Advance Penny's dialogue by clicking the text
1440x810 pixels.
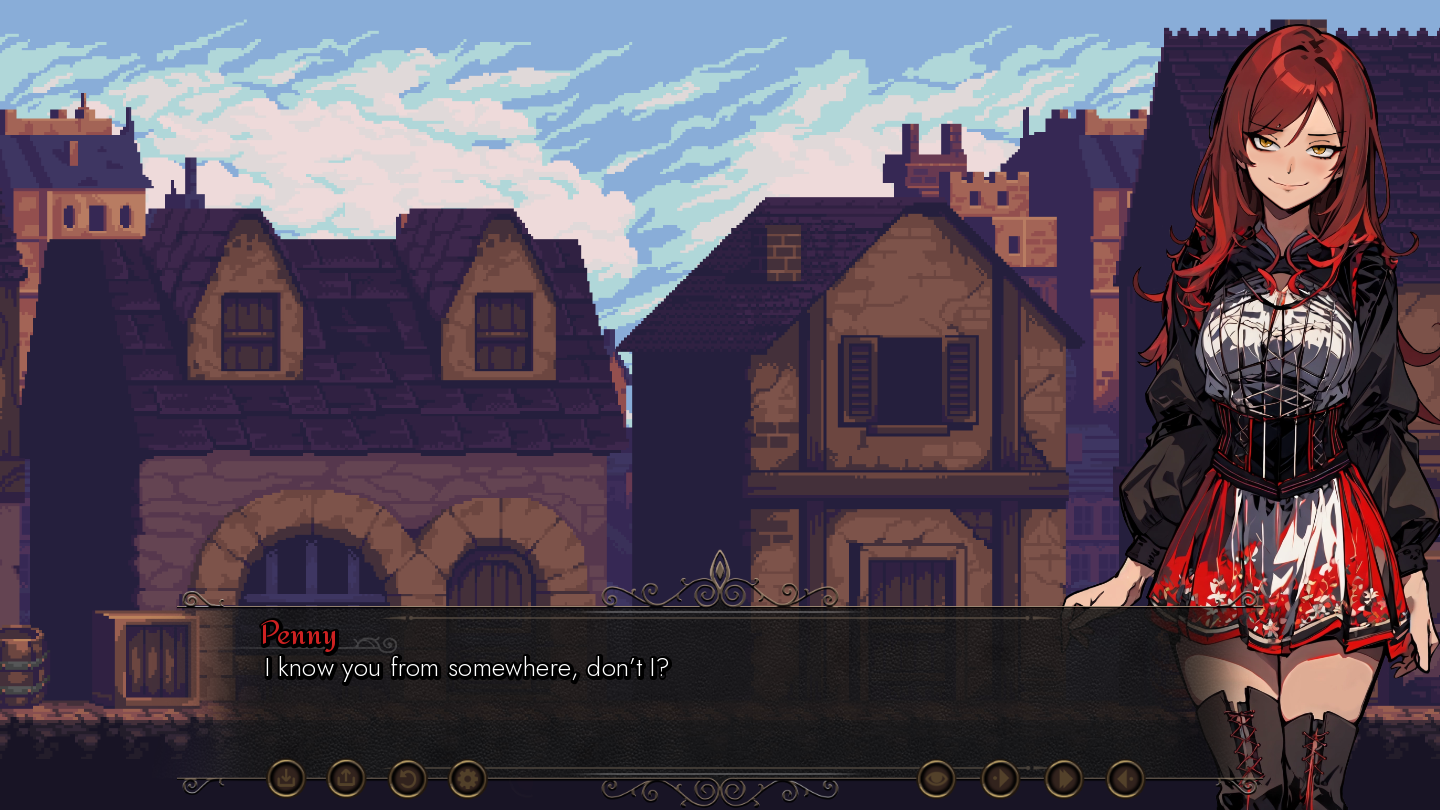tap(465, 668)
